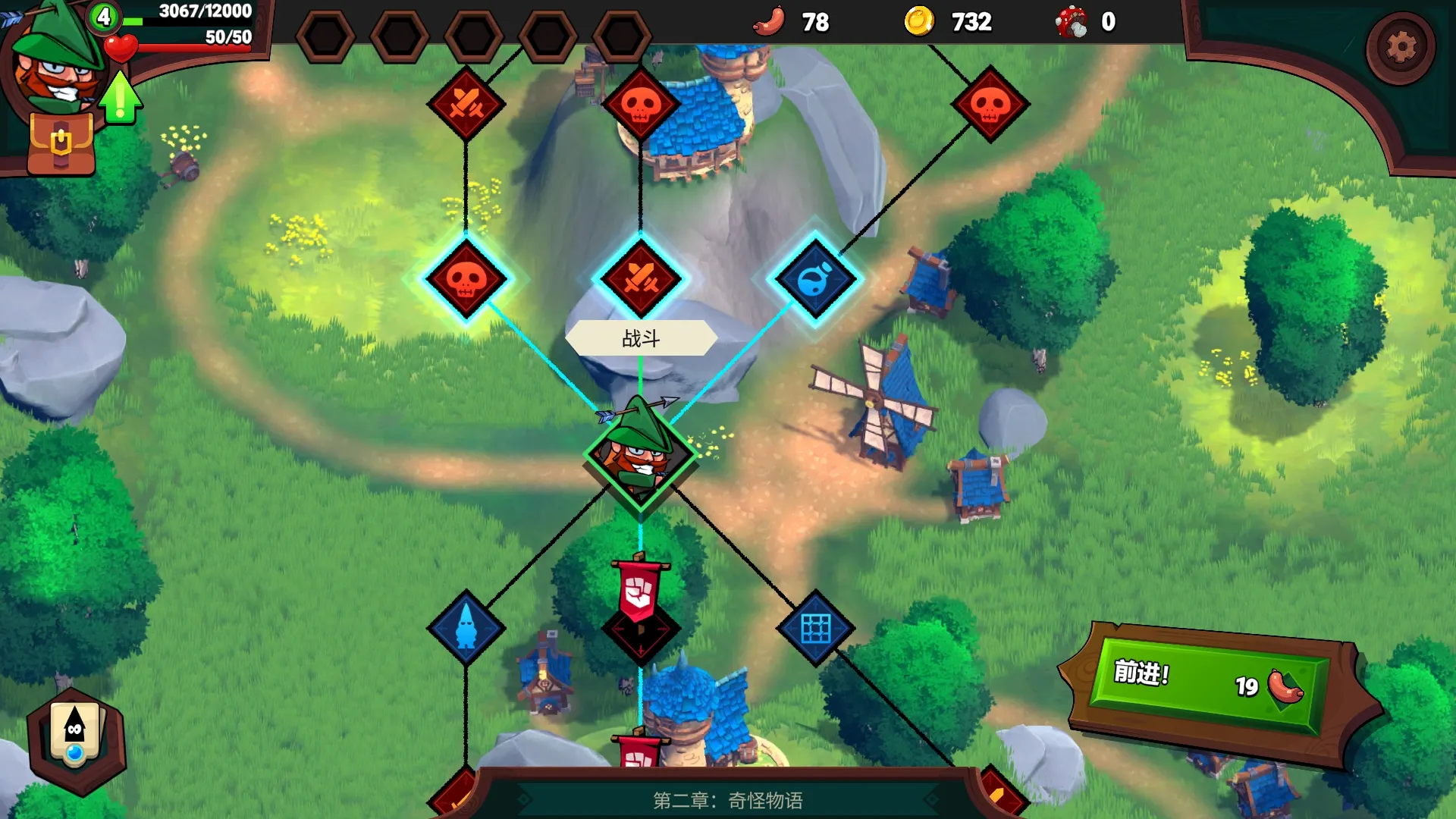This screenshot has width=1456, height=819.
Task: Open the backpack inventory
Action: tap(61, 144)
